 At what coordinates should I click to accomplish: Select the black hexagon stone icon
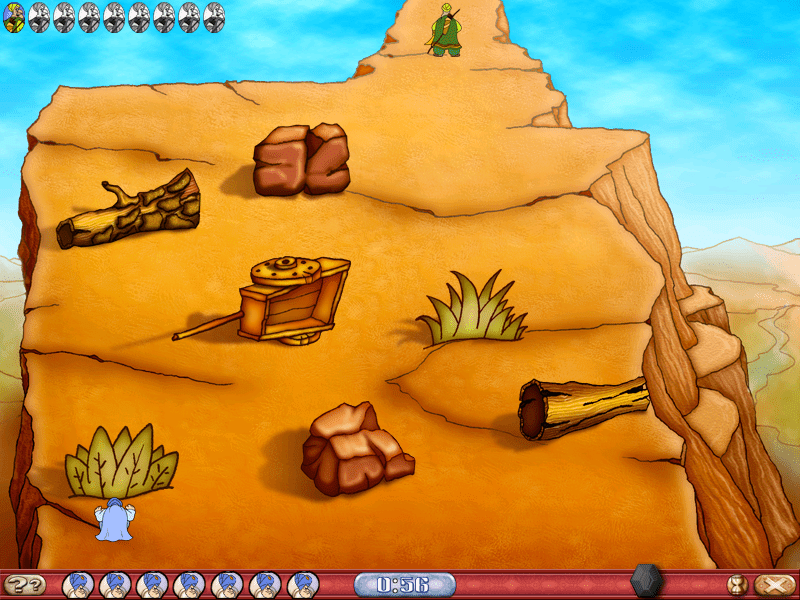pos(644,581)
